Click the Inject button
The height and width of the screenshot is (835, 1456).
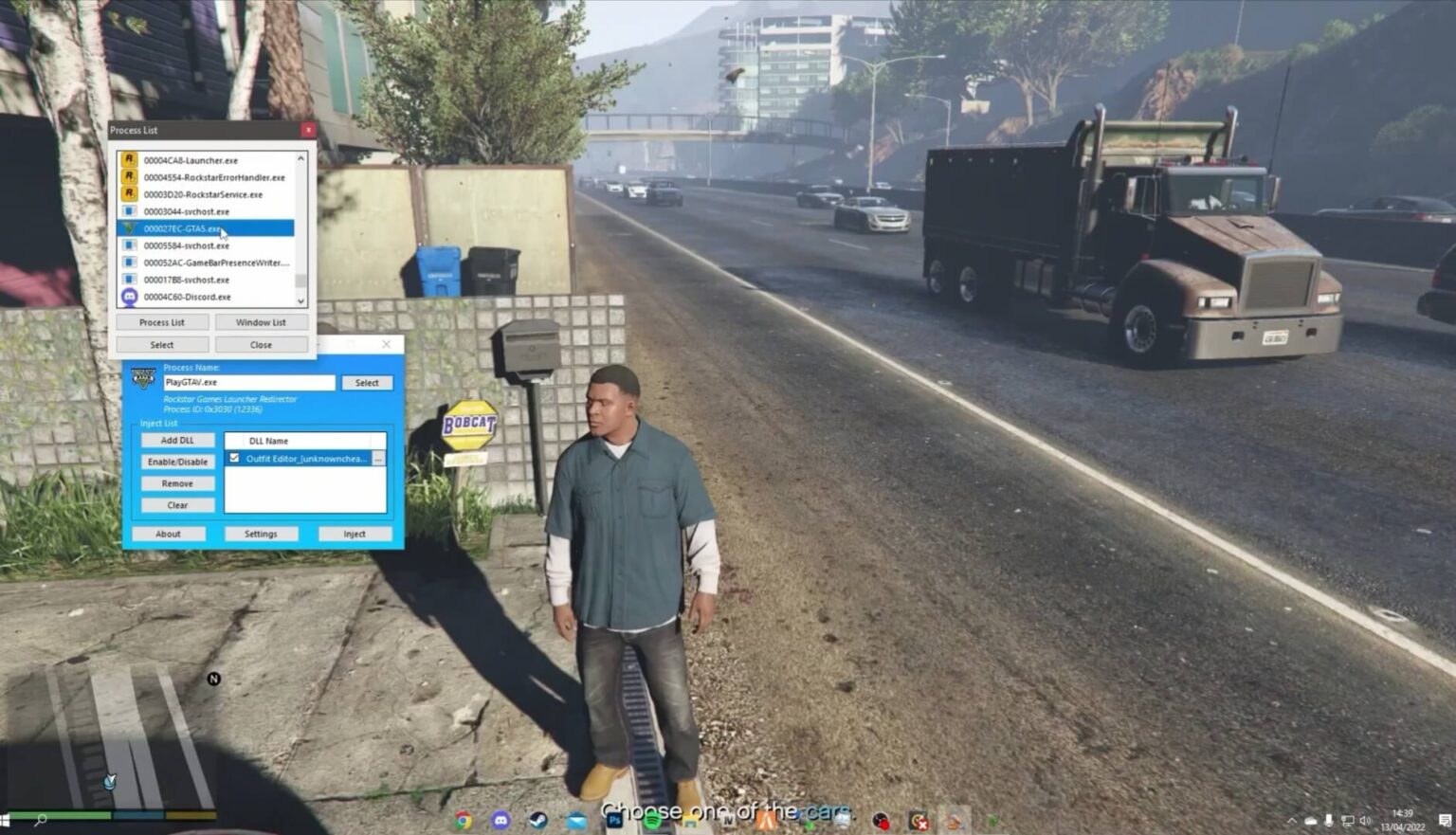[355, 534]
